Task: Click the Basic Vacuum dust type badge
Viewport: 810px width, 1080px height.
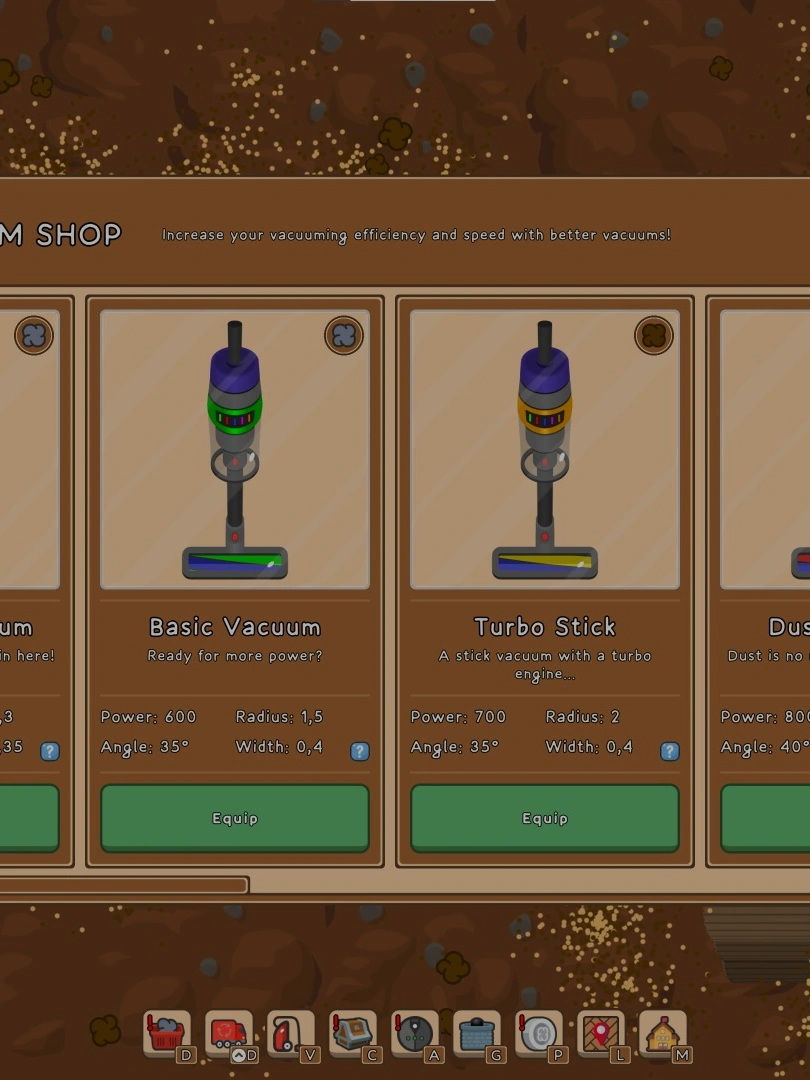Action: coord(344,335)
